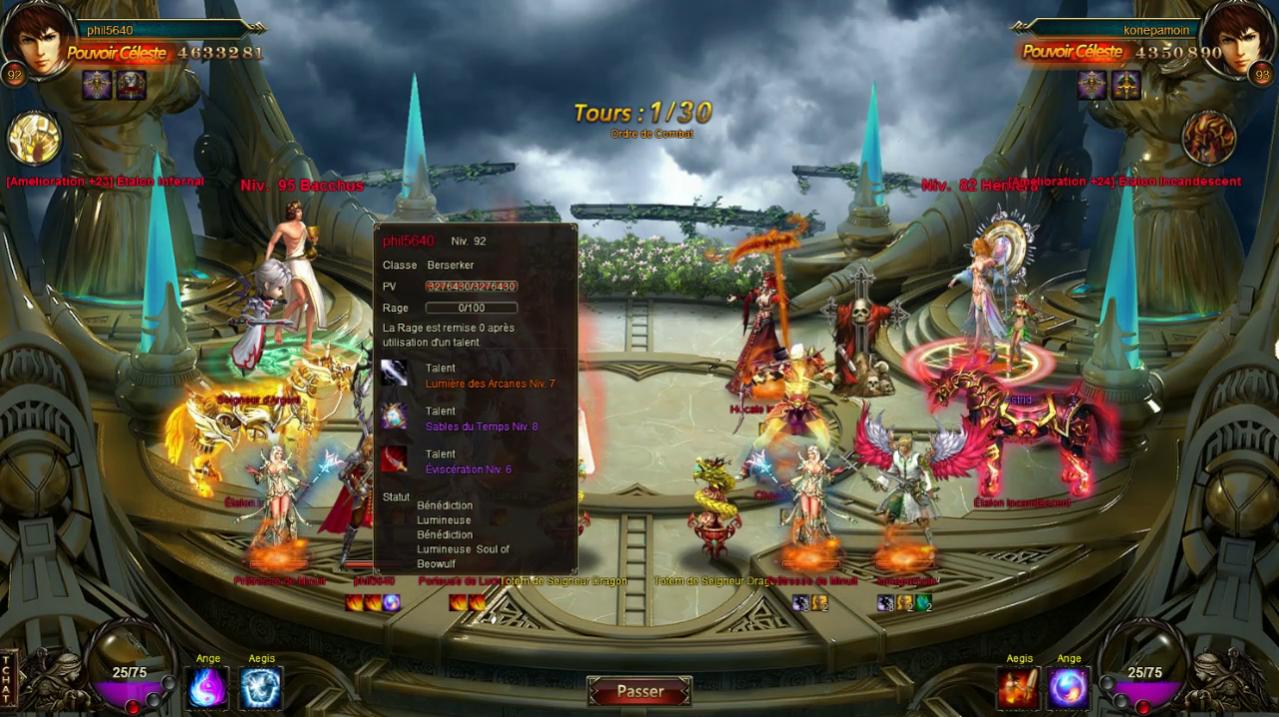Screen dimensions: 1279x717
Task: Open the Tchat panel
Action: pyautogui.click(x=8, y=679)
